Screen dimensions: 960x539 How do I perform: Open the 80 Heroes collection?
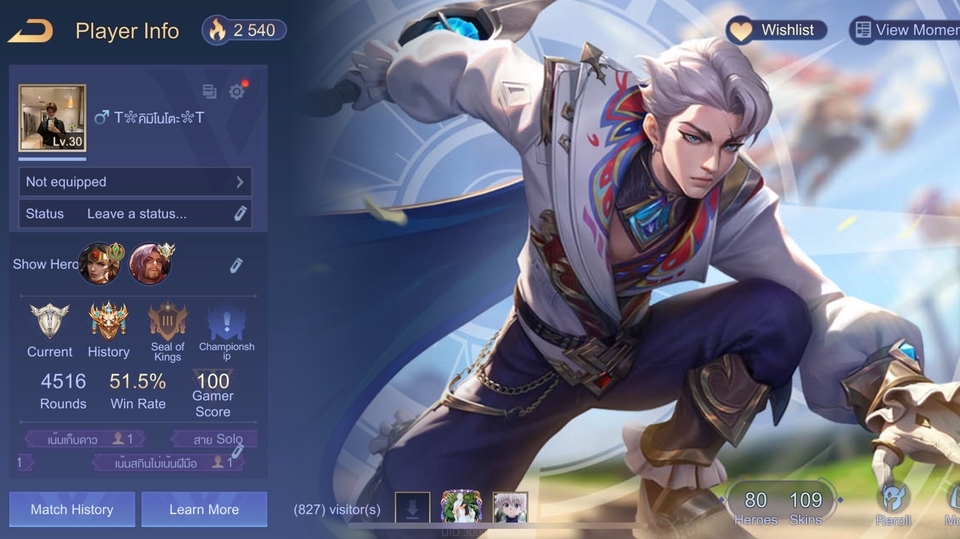[756, 506]
